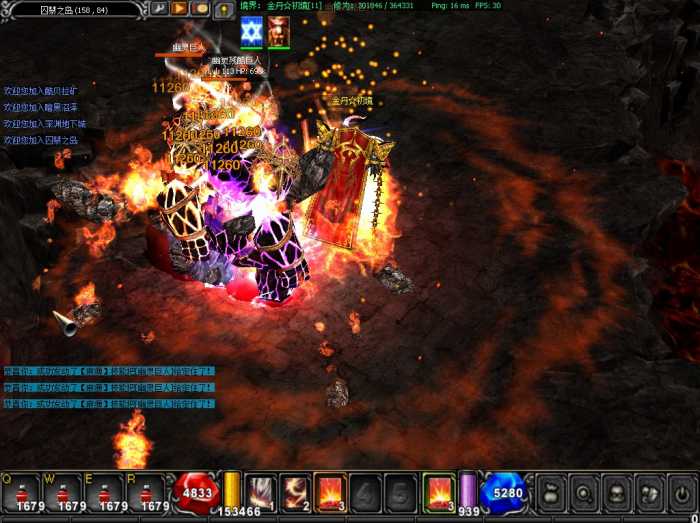Click the orange speech bubble button

coord(201,9)
